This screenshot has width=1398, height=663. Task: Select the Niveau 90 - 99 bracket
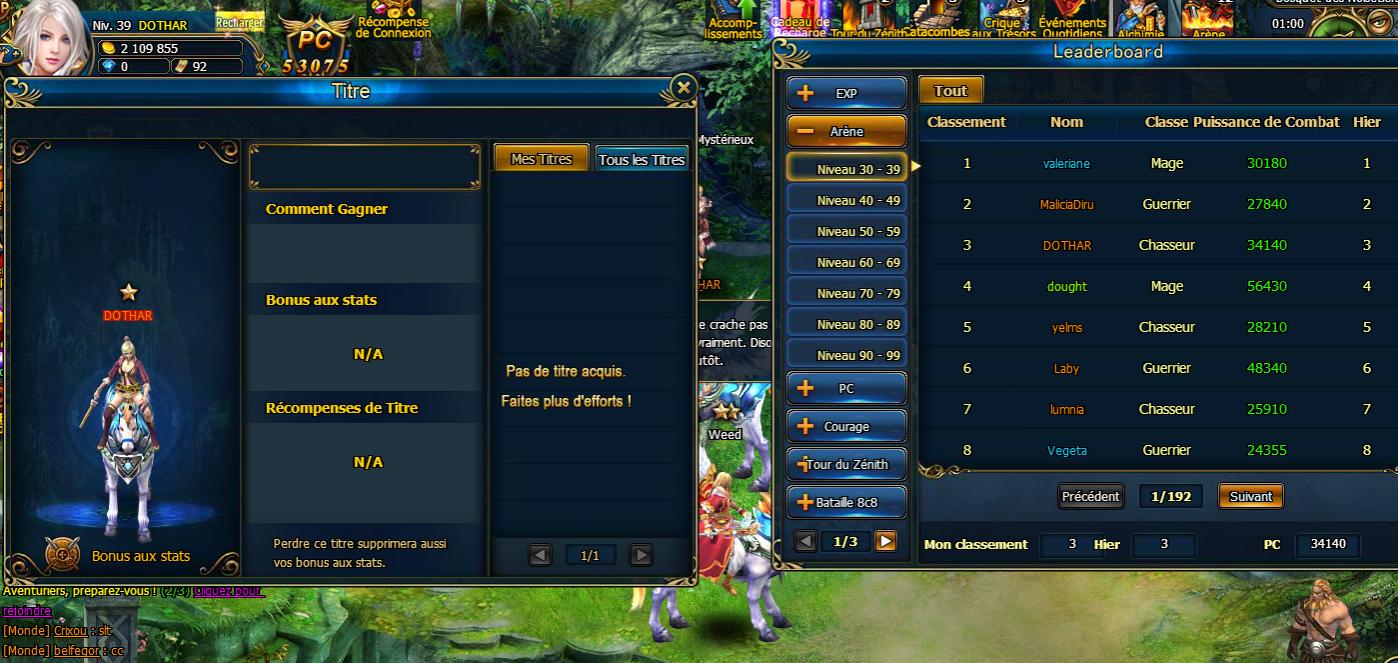[x=847, y=355]
